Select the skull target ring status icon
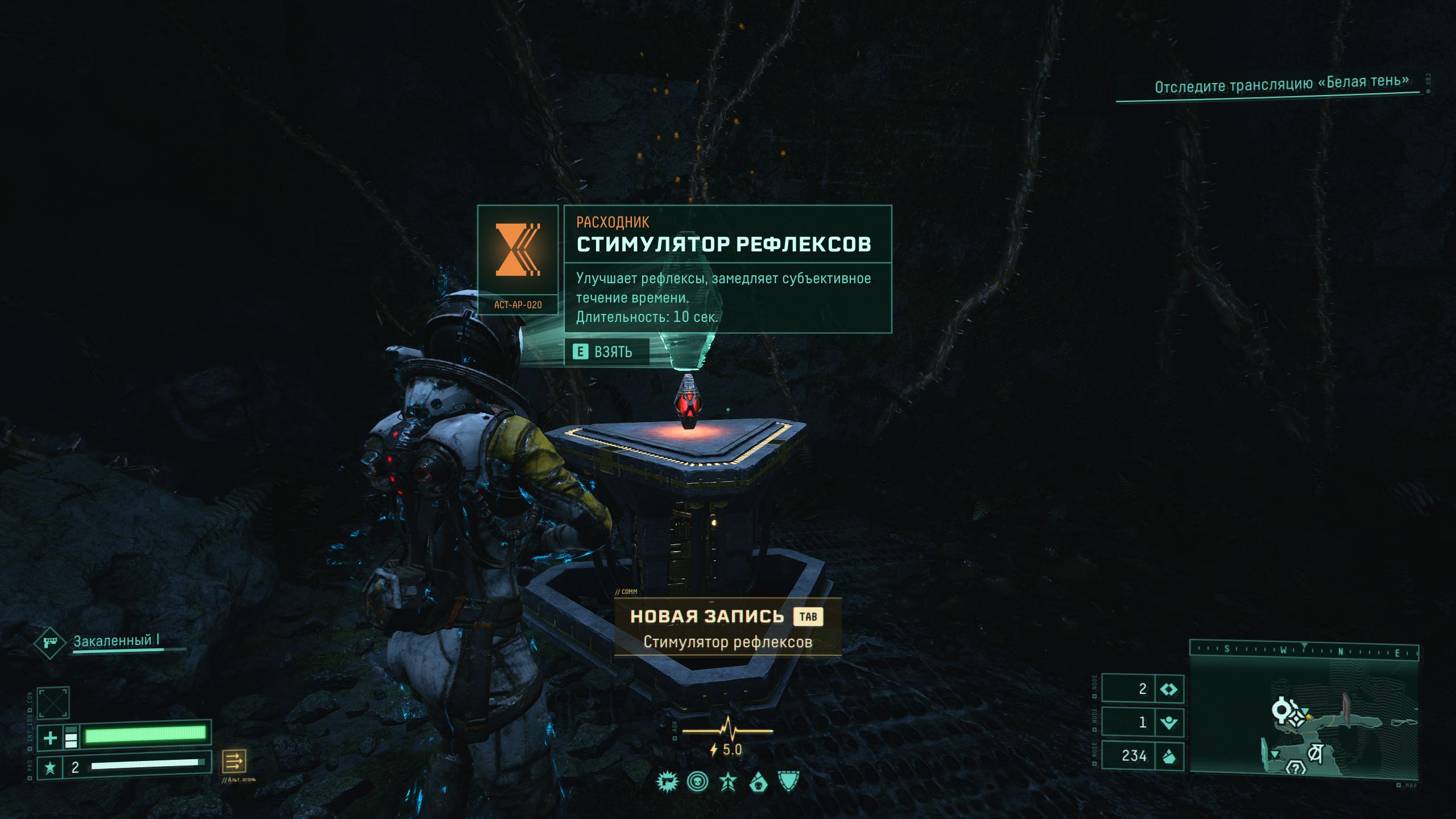Screen dimensions: 1456x819 click(x=697, y=783)
